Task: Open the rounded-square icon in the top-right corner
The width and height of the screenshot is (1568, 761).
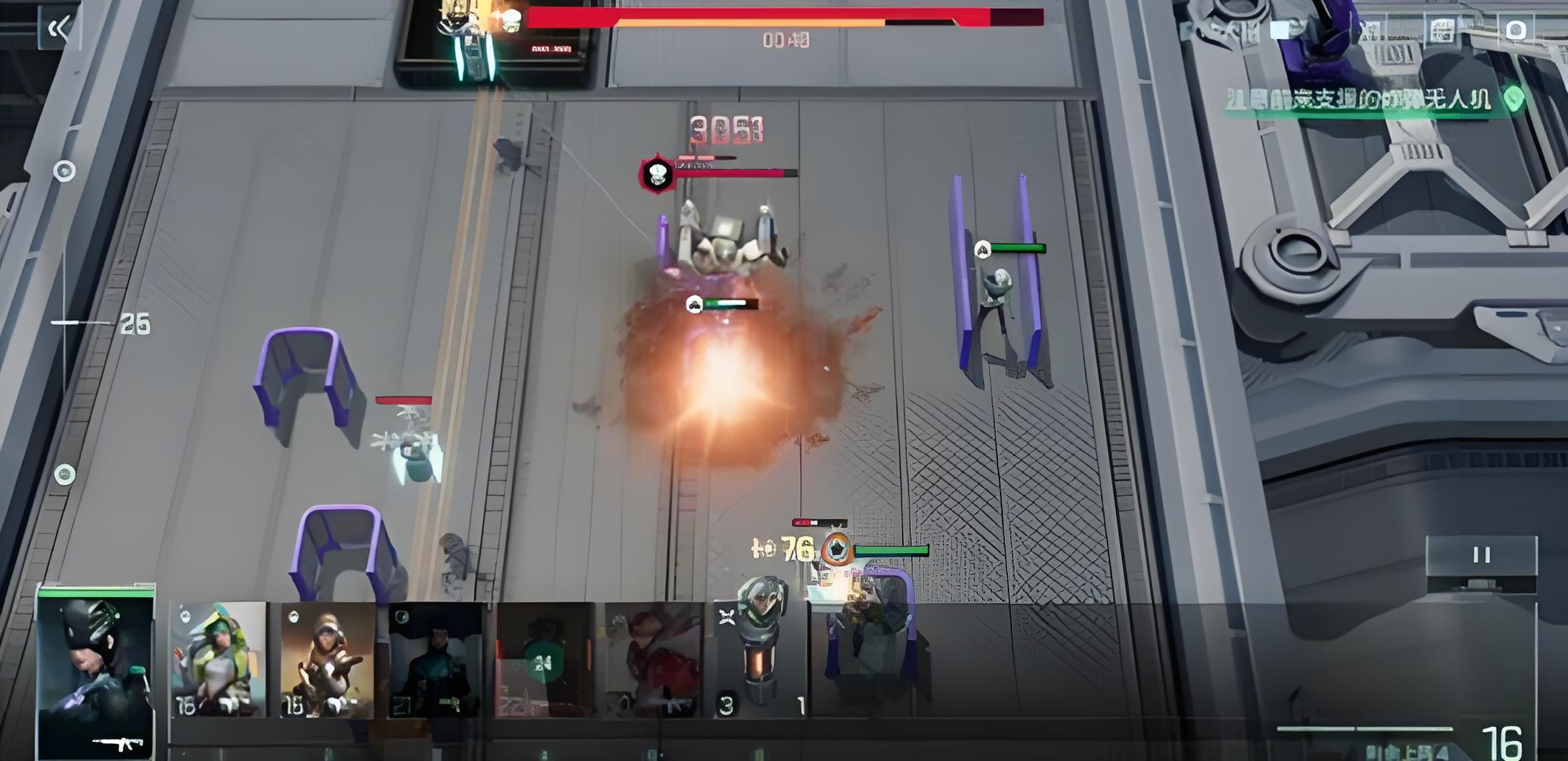Action: tap(1515, 31)
